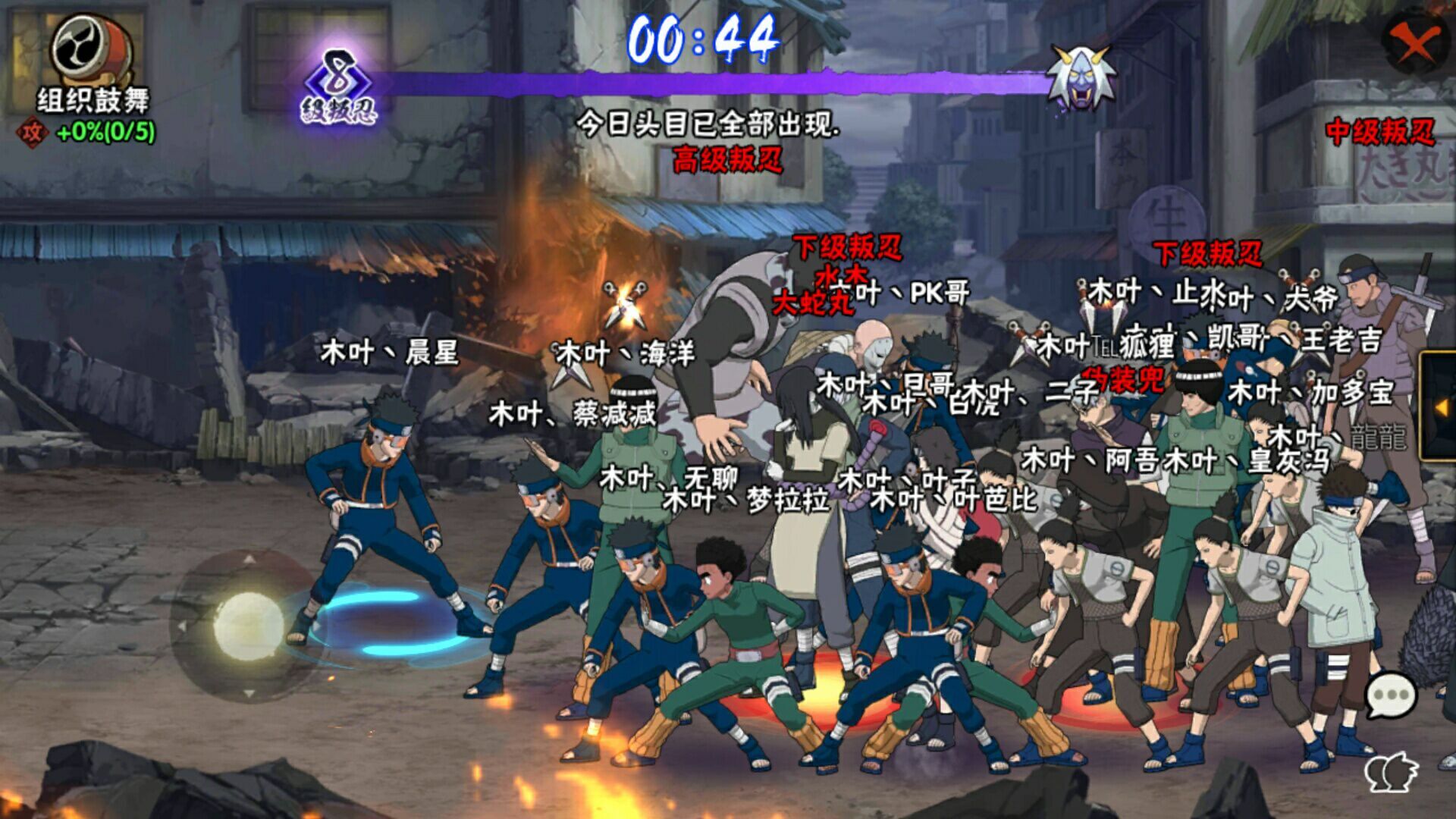Image resolution: width=1456 pixels, height=819 pixels.
Task: Close the battle with the red X
Action: click(1414, 42)
